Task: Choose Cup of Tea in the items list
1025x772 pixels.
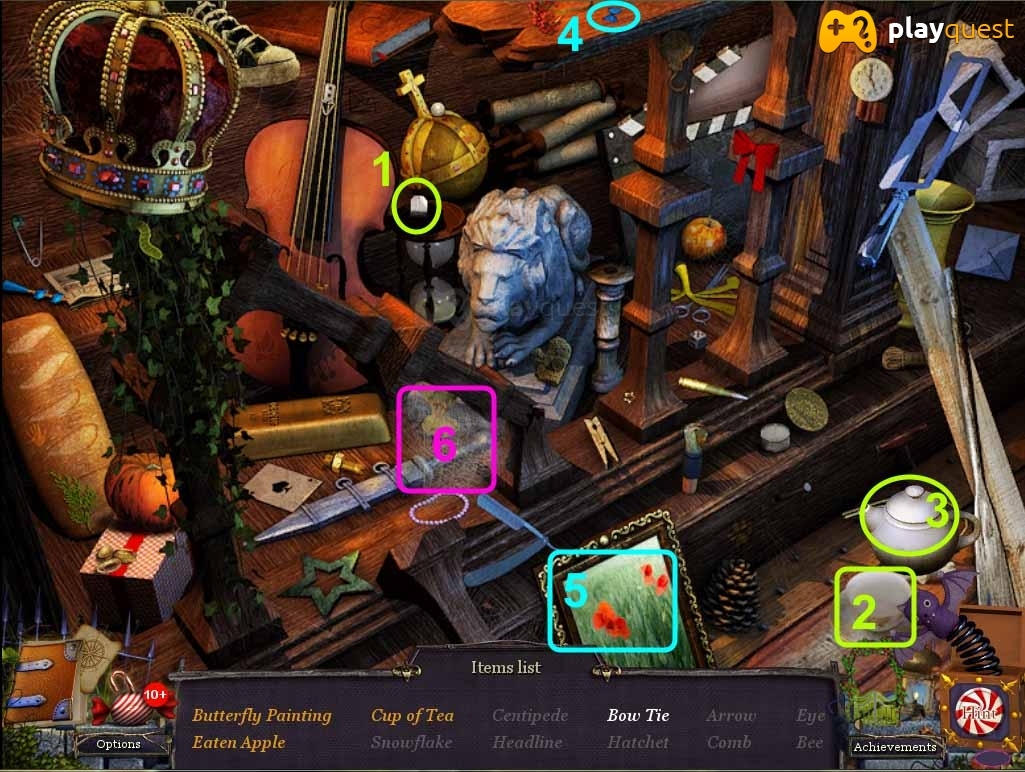Action: pyautogui.click(x=412, y=716)
